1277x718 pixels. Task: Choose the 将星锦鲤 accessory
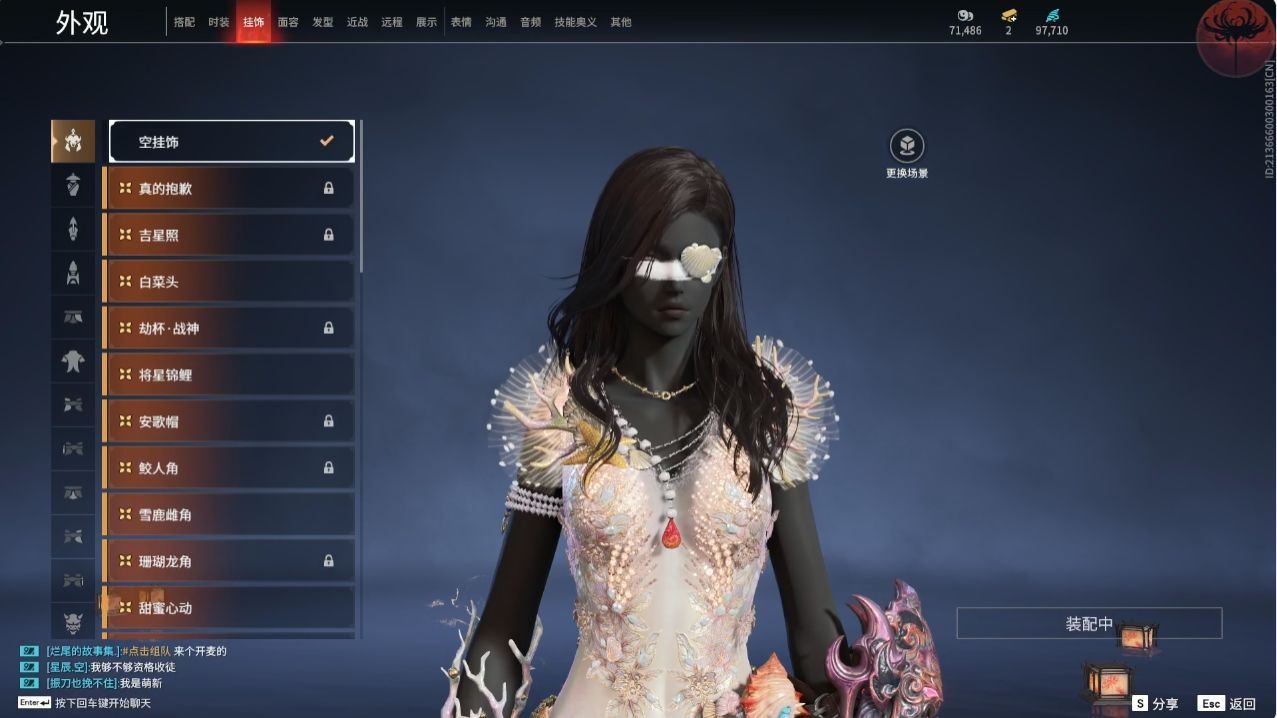tap(229, 375)
